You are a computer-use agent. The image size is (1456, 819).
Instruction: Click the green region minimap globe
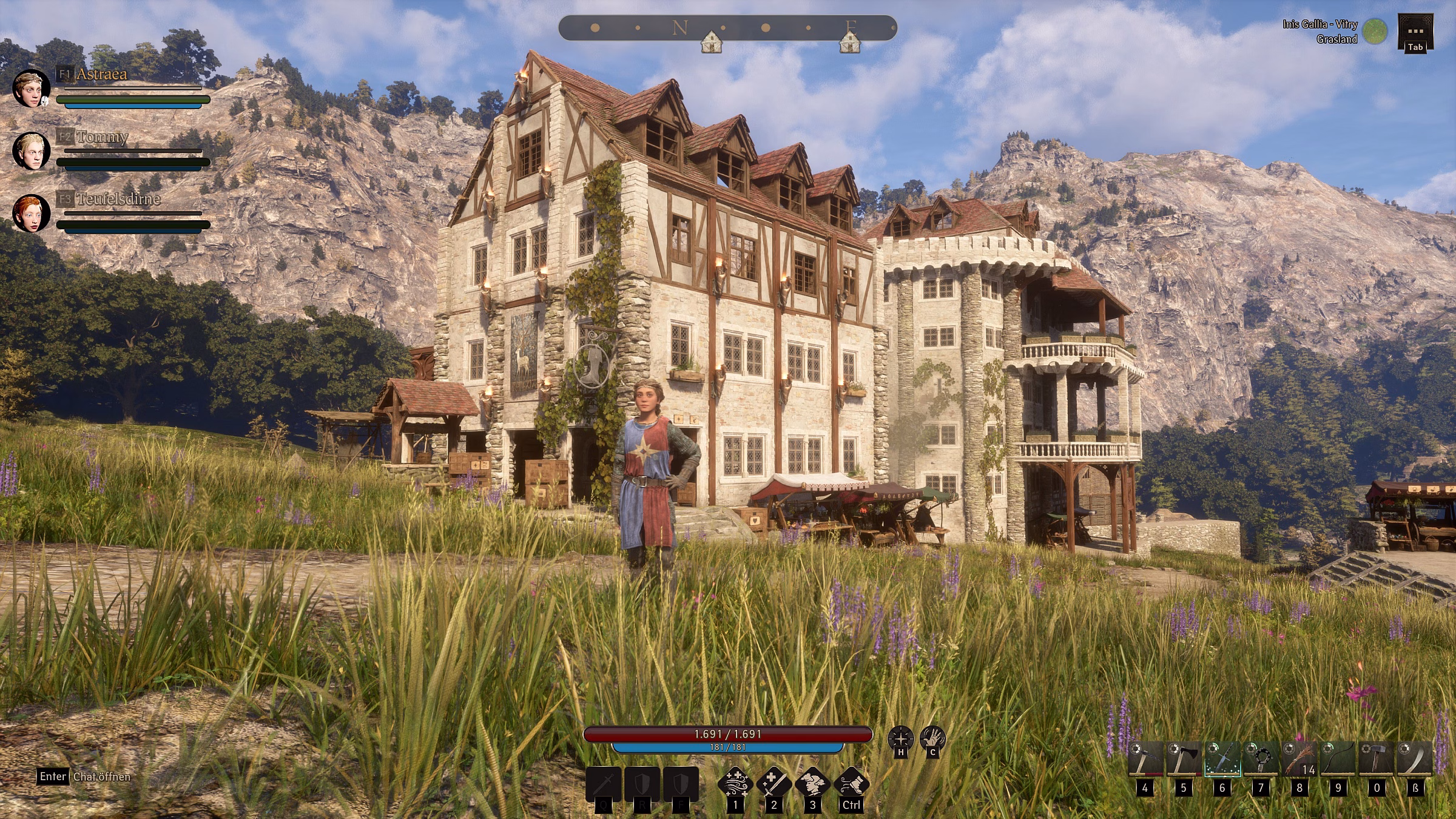(1375, 32)
